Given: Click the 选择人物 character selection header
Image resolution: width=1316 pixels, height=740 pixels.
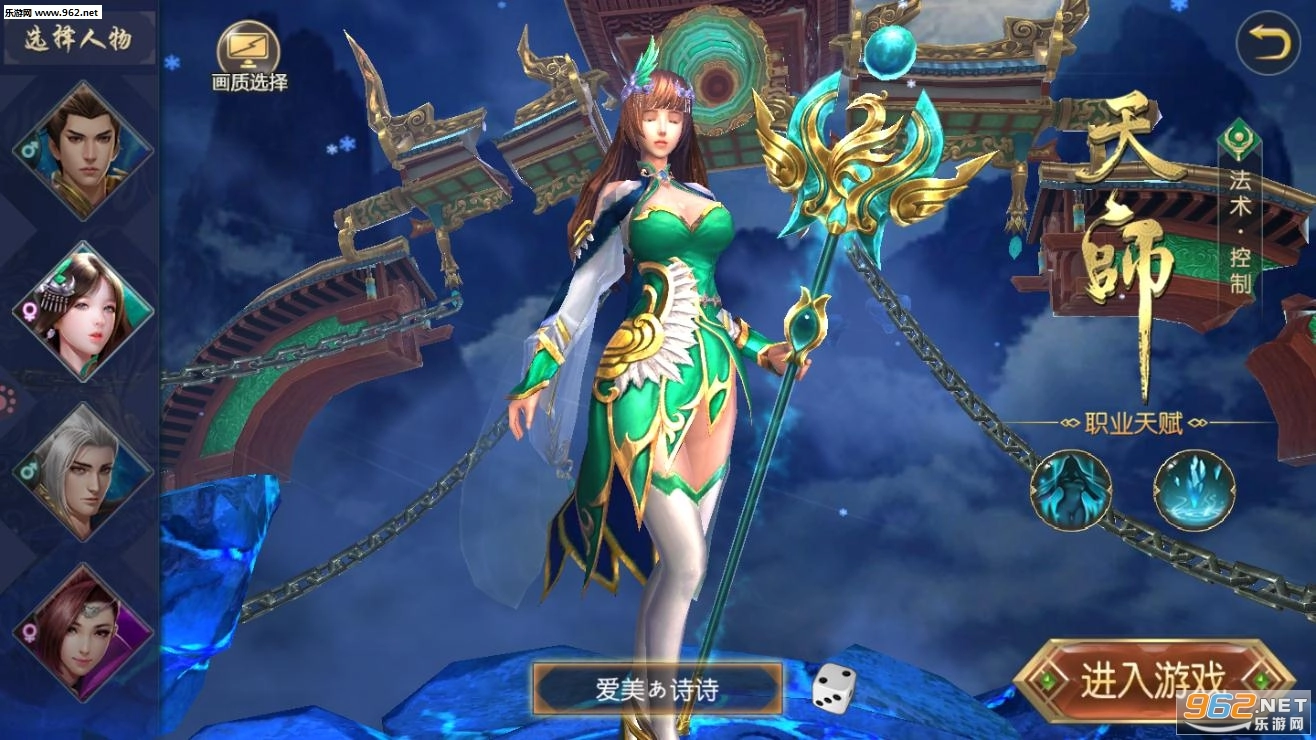Looking at the screenshot, I should coord(75,38).
